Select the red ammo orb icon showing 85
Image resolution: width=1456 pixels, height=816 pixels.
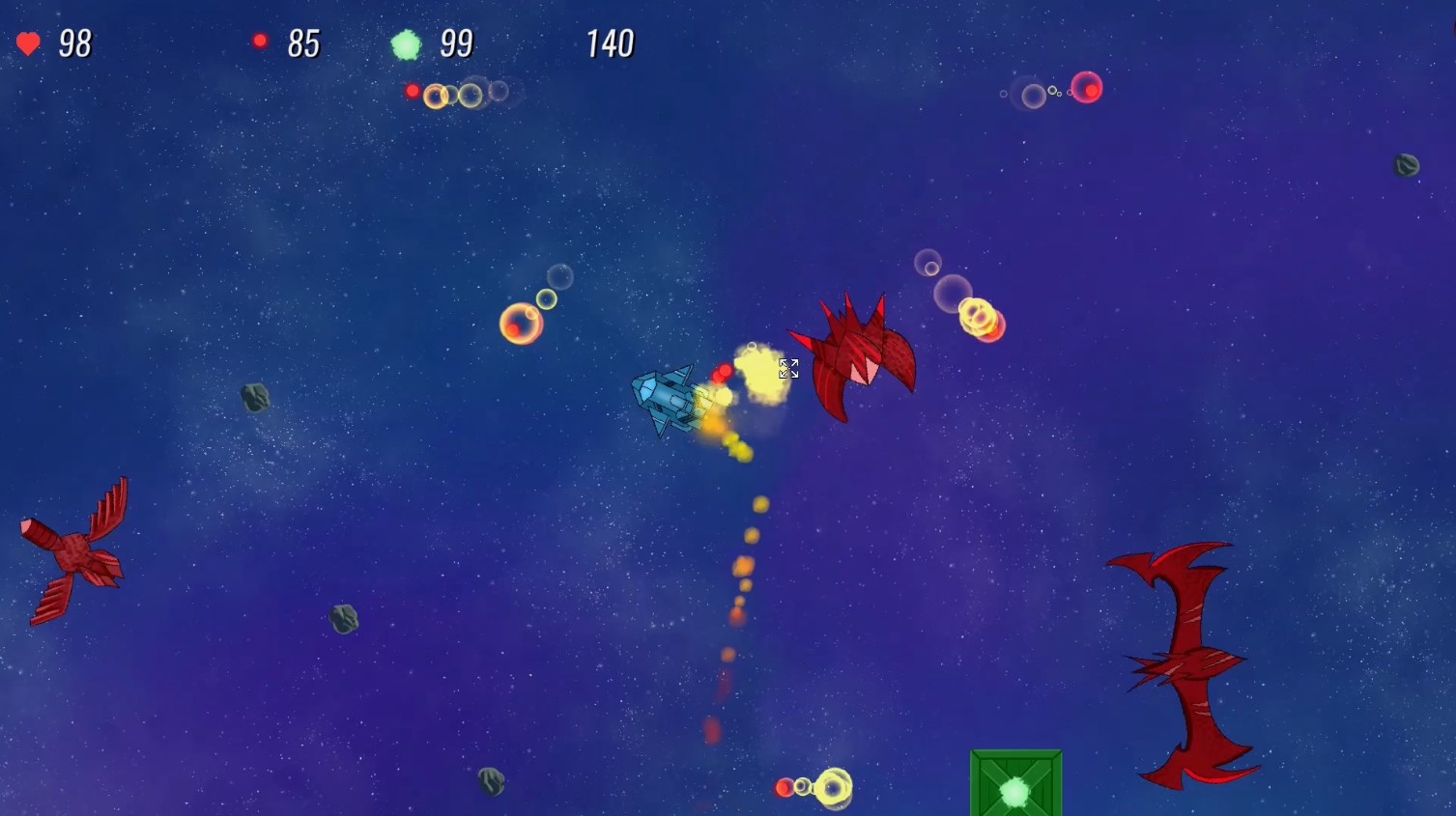(259, 40)
